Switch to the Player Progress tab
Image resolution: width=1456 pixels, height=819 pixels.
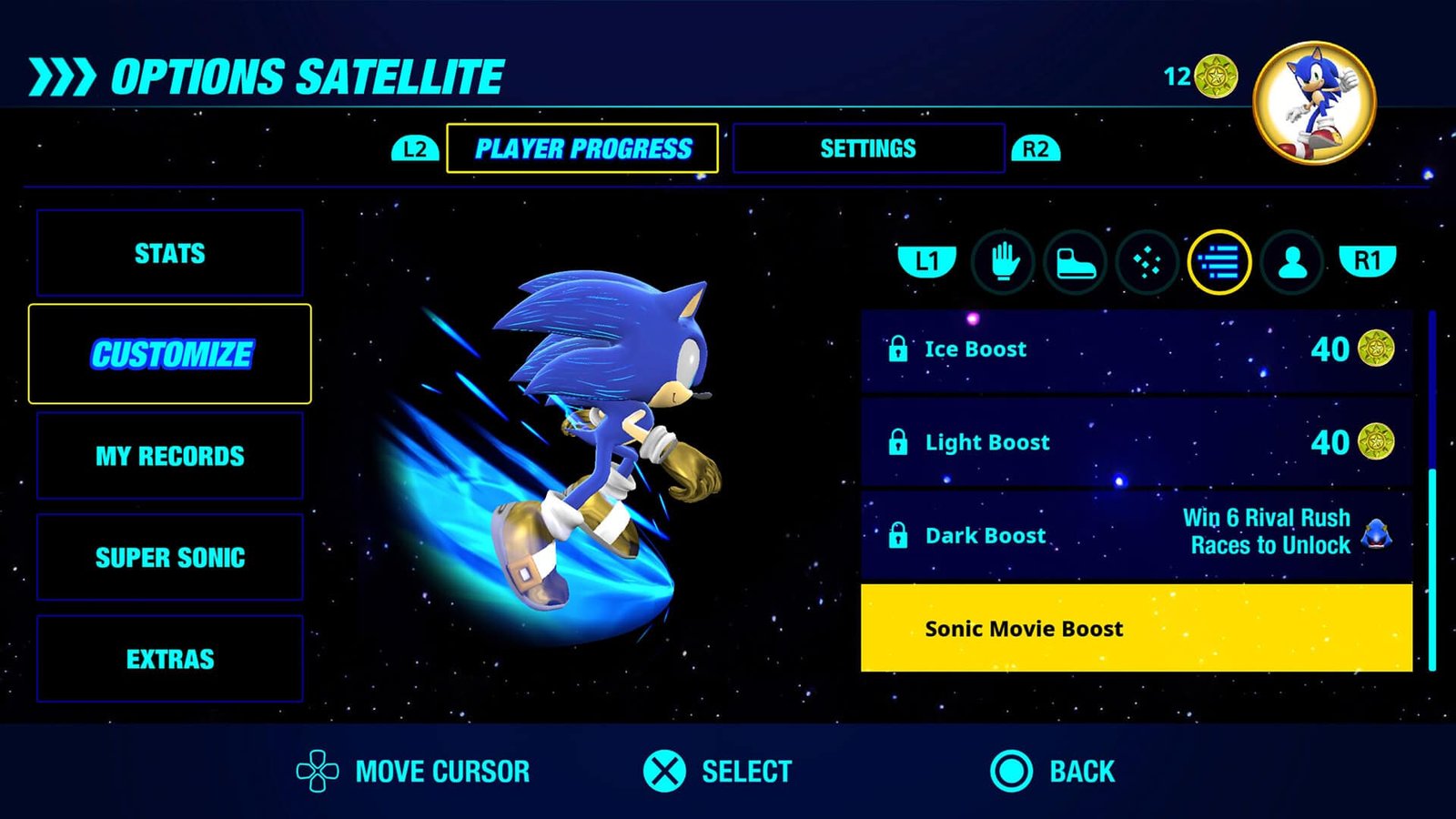coord(582,148)
